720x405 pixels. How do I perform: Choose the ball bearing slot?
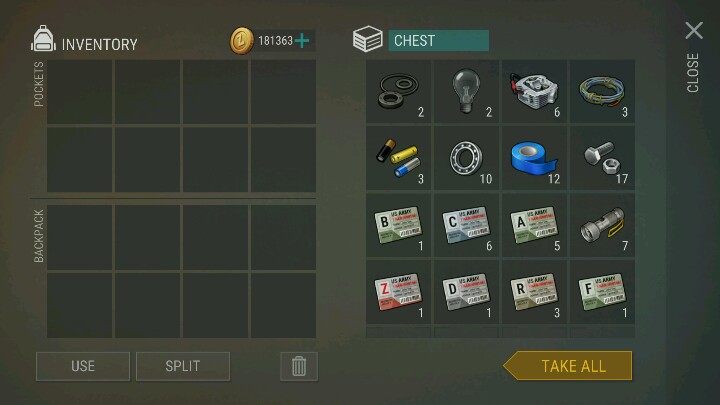pos(466,158)
